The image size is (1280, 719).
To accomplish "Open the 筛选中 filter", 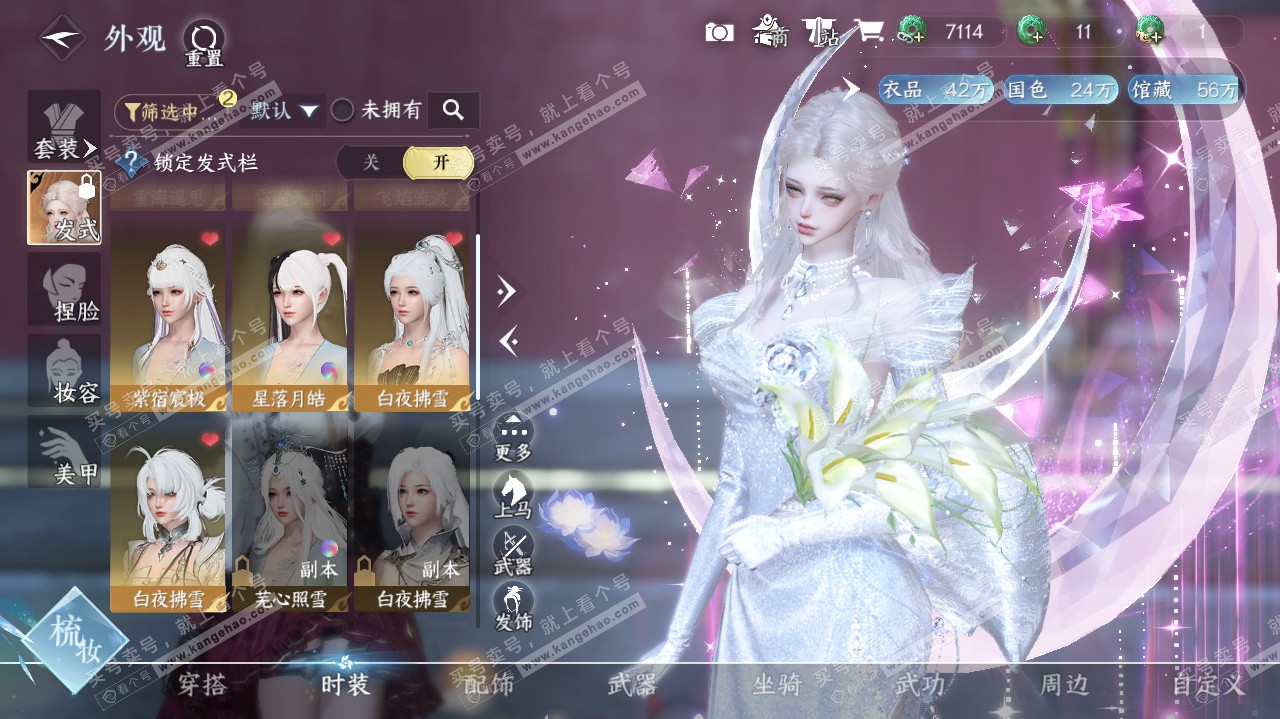I will pos(168,111).
